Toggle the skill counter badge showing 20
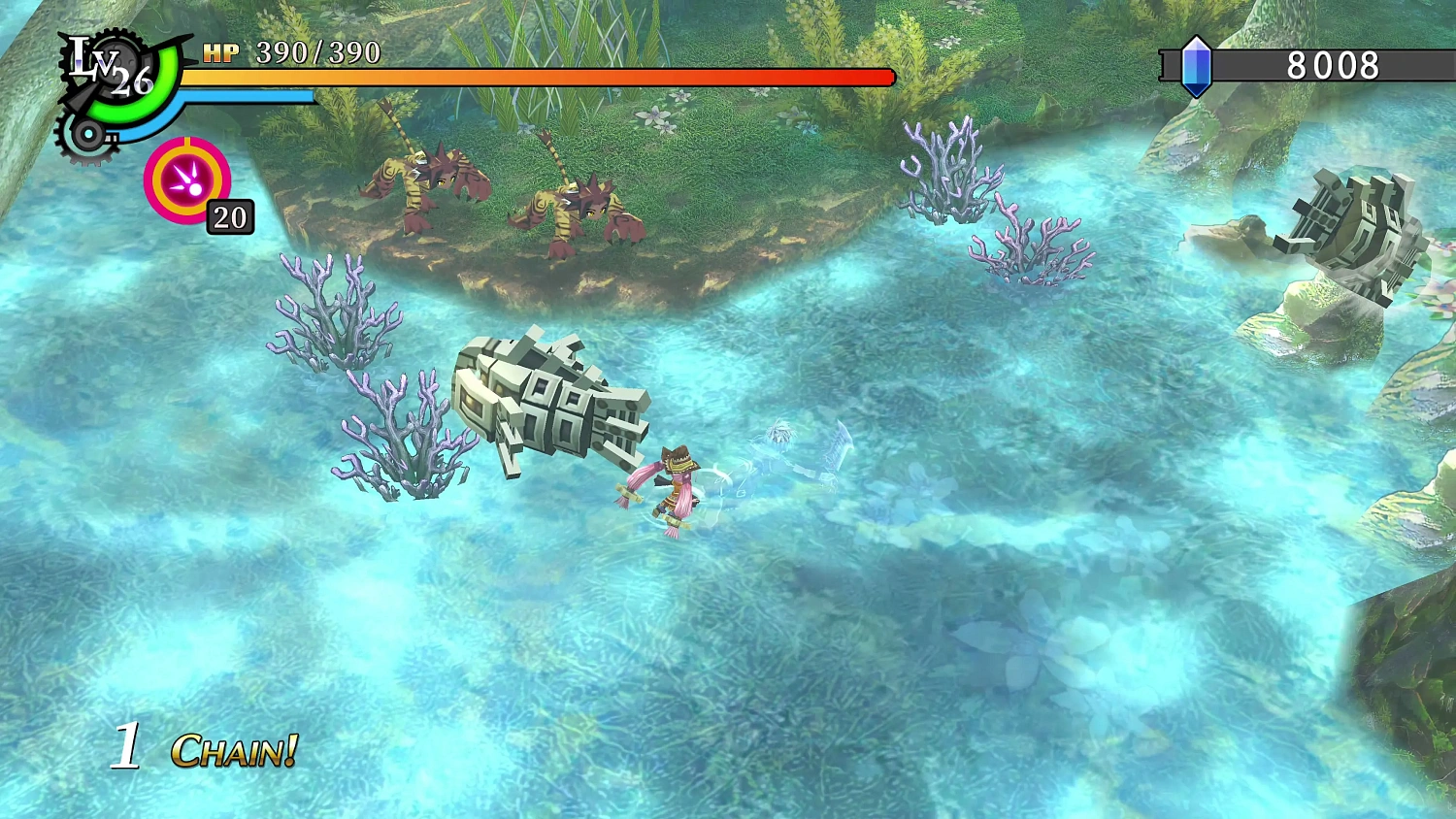Screen dimensions: 1456x819 tap(229, 217)
